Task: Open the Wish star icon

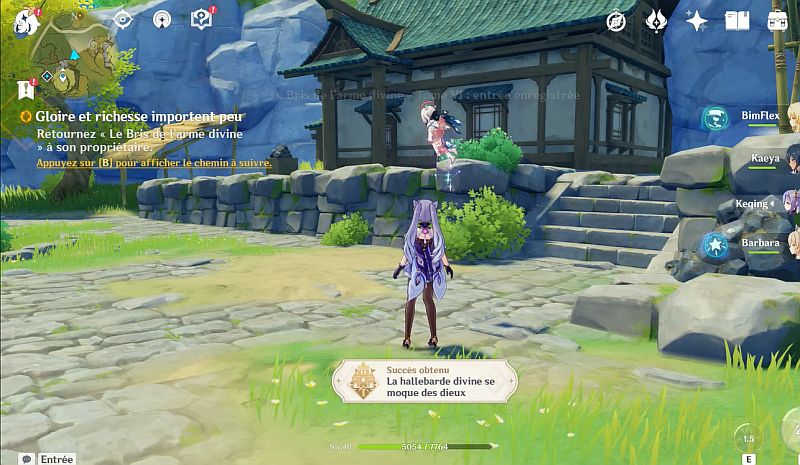Action: pos(696,21)
